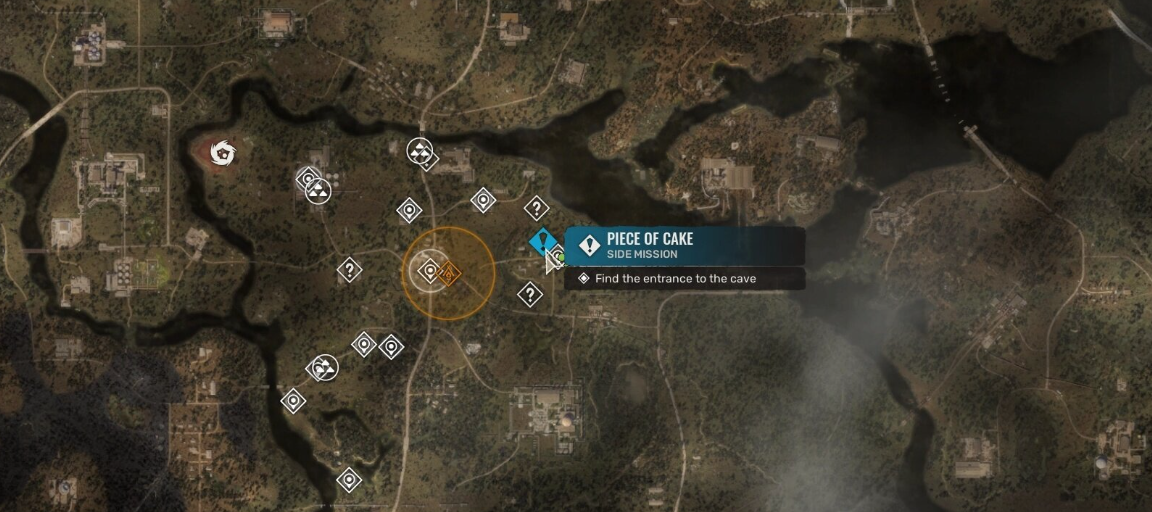Screen dimensions: 1152x512
Task: Open the Piece of Cake mission tooltip
Action: click(x=685, y=246)
